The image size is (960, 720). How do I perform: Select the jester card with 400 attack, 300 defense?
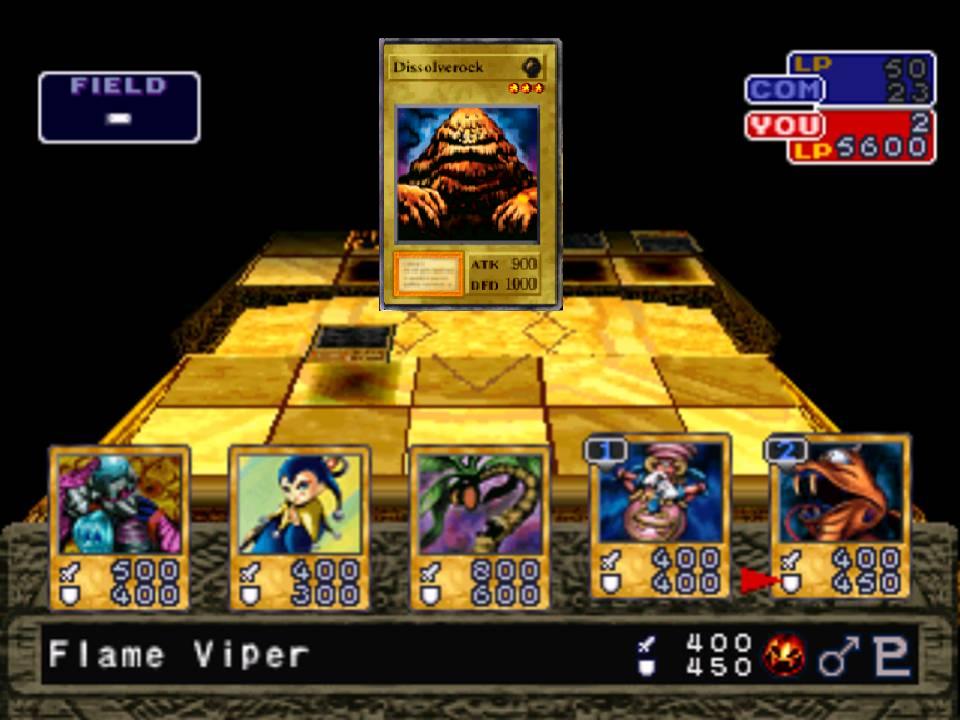point(300,527)
